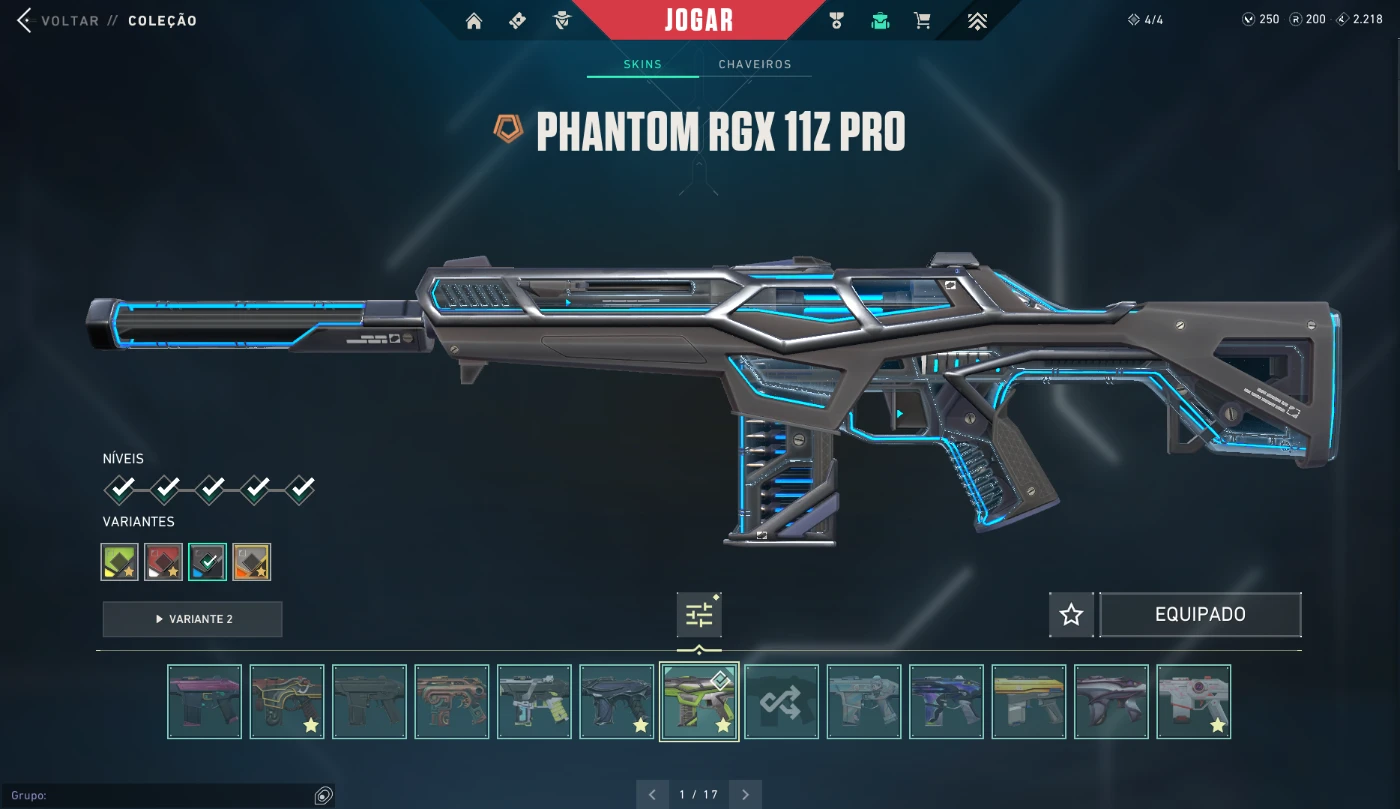Viewport: 1400px width, 809px height.
Task: Select the yellow-striped Phantom skin thumbnail
Action: tap(1029, 702)
